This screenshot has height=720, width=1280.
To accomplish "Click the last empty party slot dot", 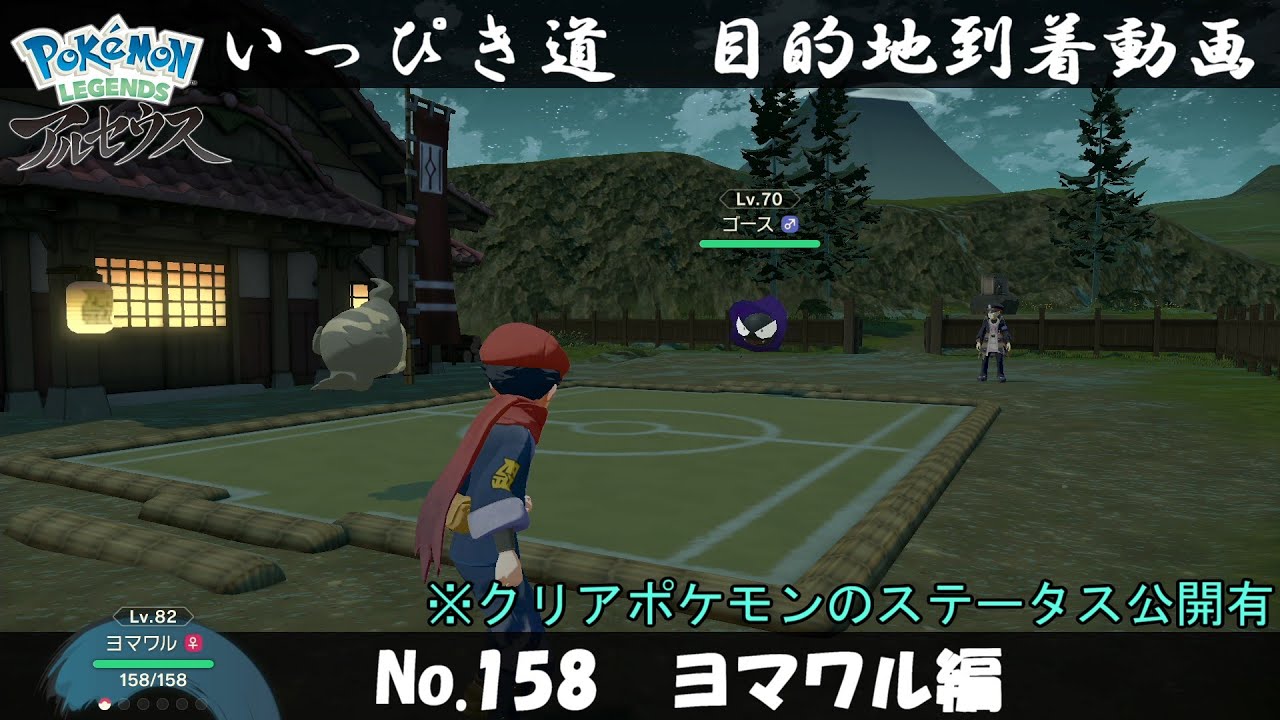I will [201, 704].
